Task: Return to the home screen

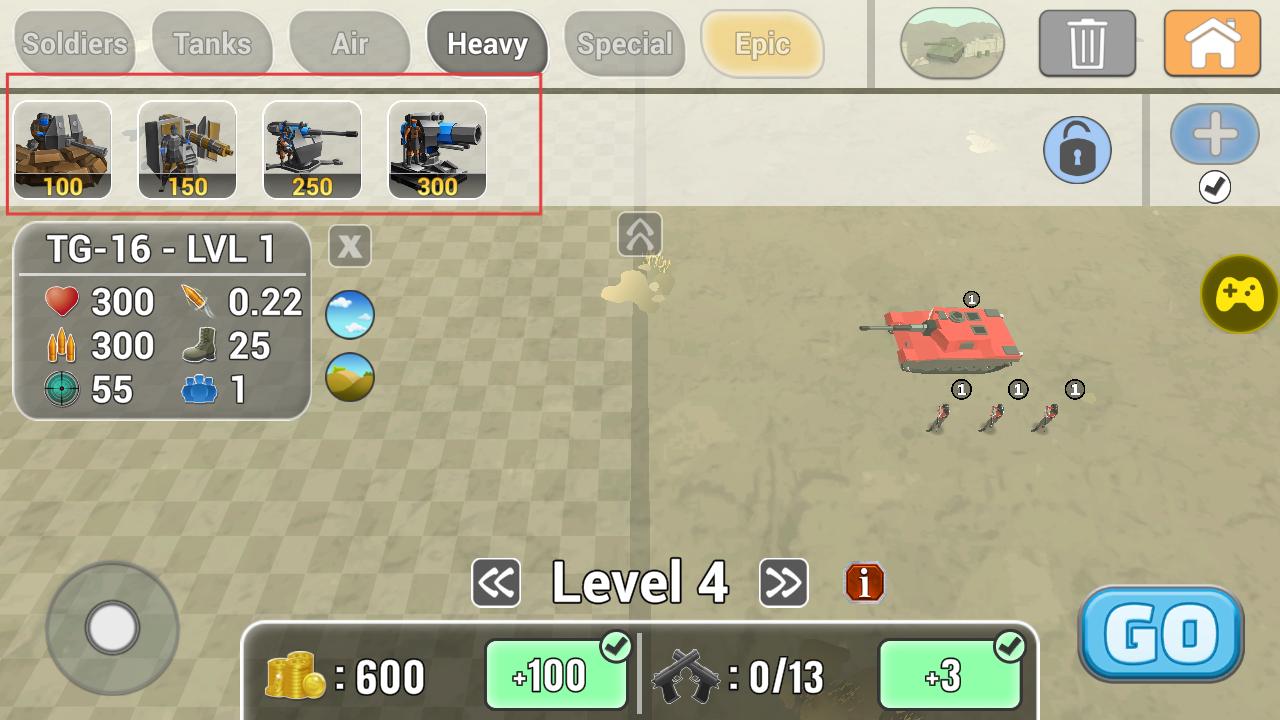Action: 1212,44
